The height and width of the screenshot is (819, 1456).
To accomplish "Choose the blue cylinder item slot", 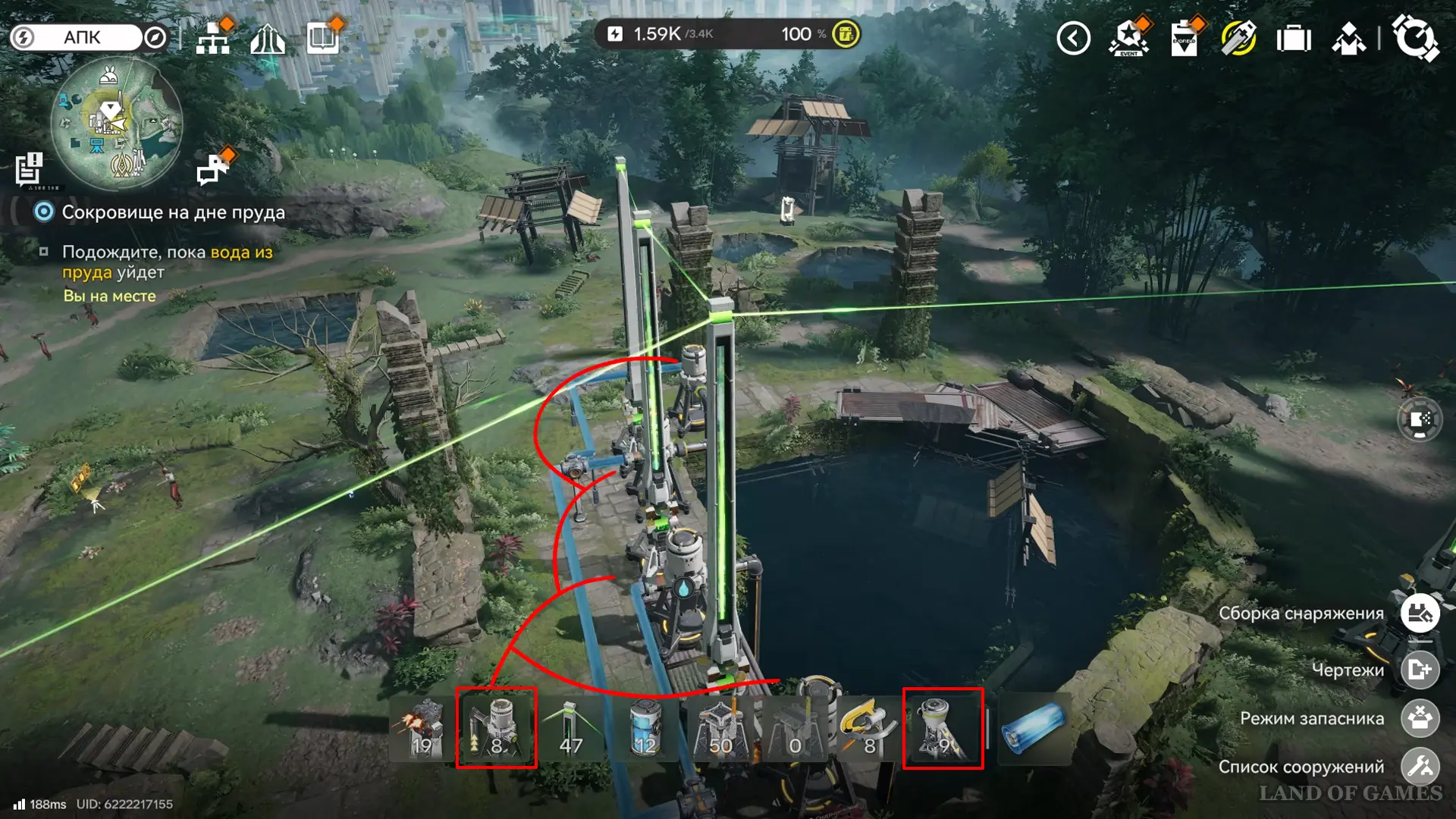I will point(1034,728).
